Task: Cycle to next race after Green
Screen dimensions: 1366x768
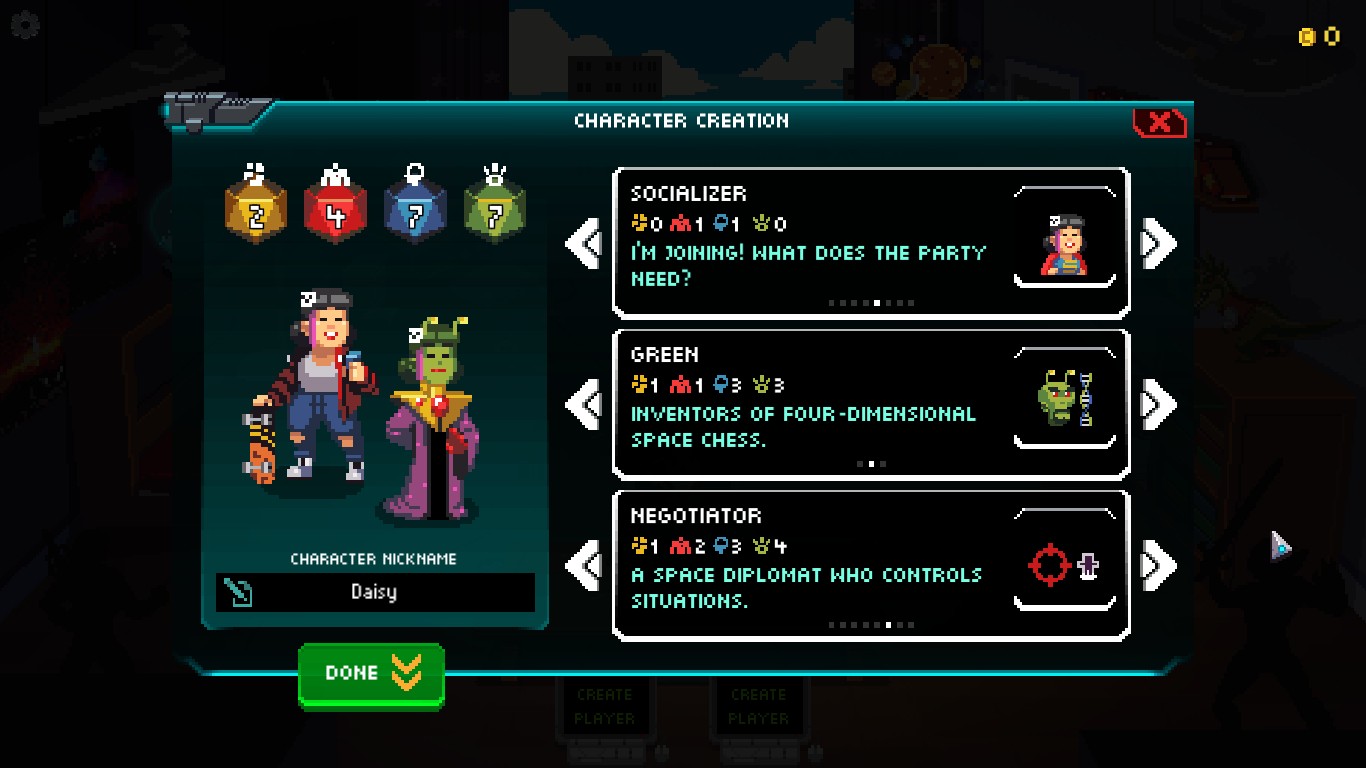Action: pos(1158,404)
